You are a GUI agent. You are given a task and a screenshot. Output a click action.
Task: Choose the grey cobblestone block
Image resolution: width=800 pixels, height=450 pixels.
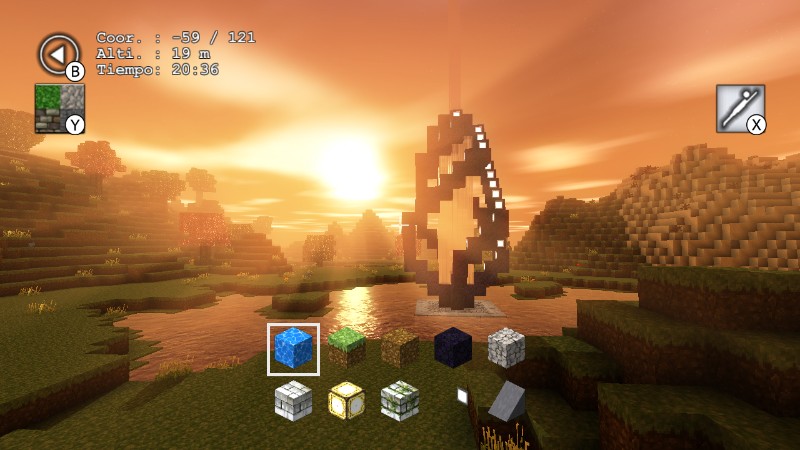pyautogui.click(x=506, y=347)
